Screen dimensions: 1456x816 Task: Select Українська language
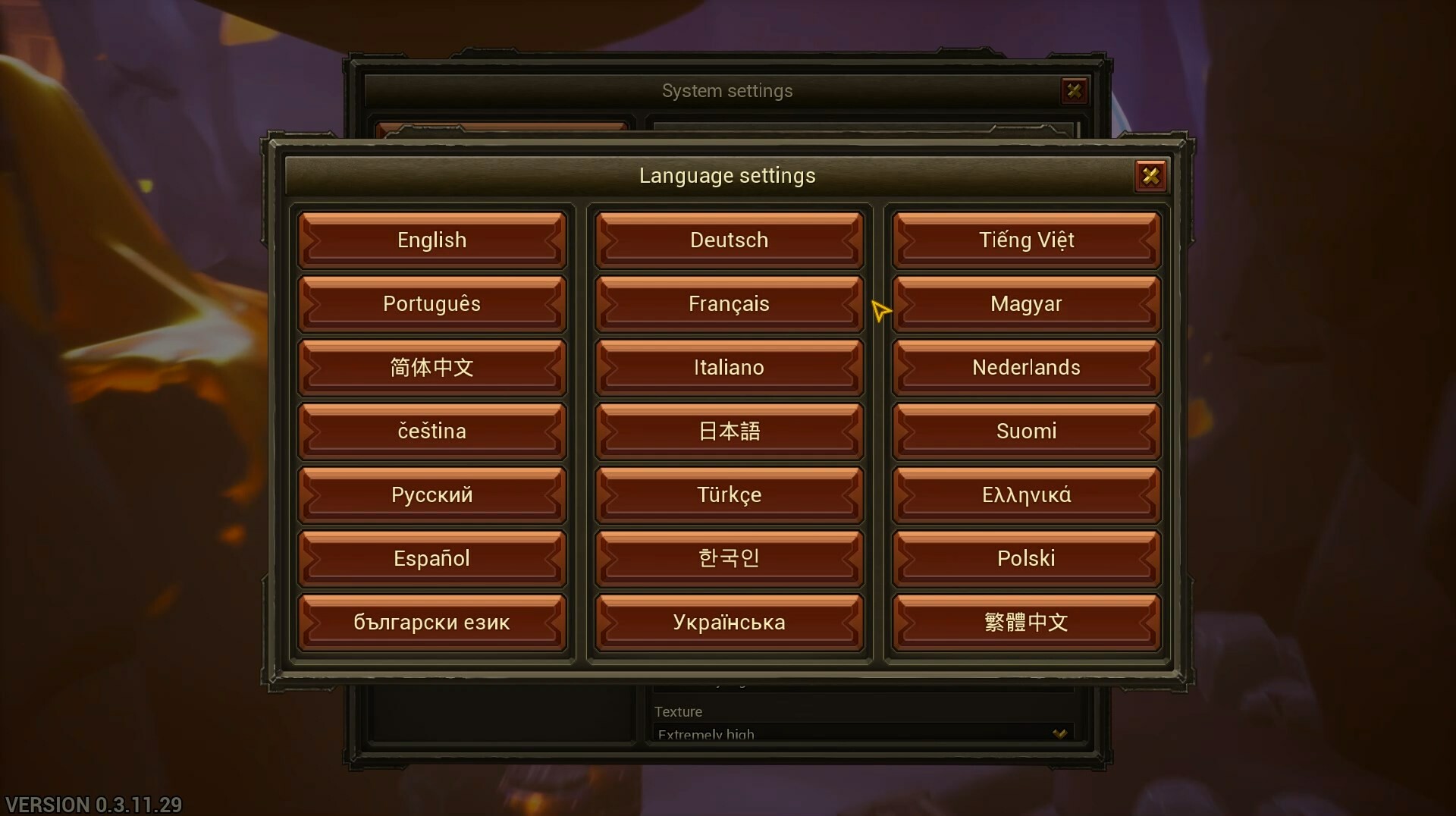727,622
